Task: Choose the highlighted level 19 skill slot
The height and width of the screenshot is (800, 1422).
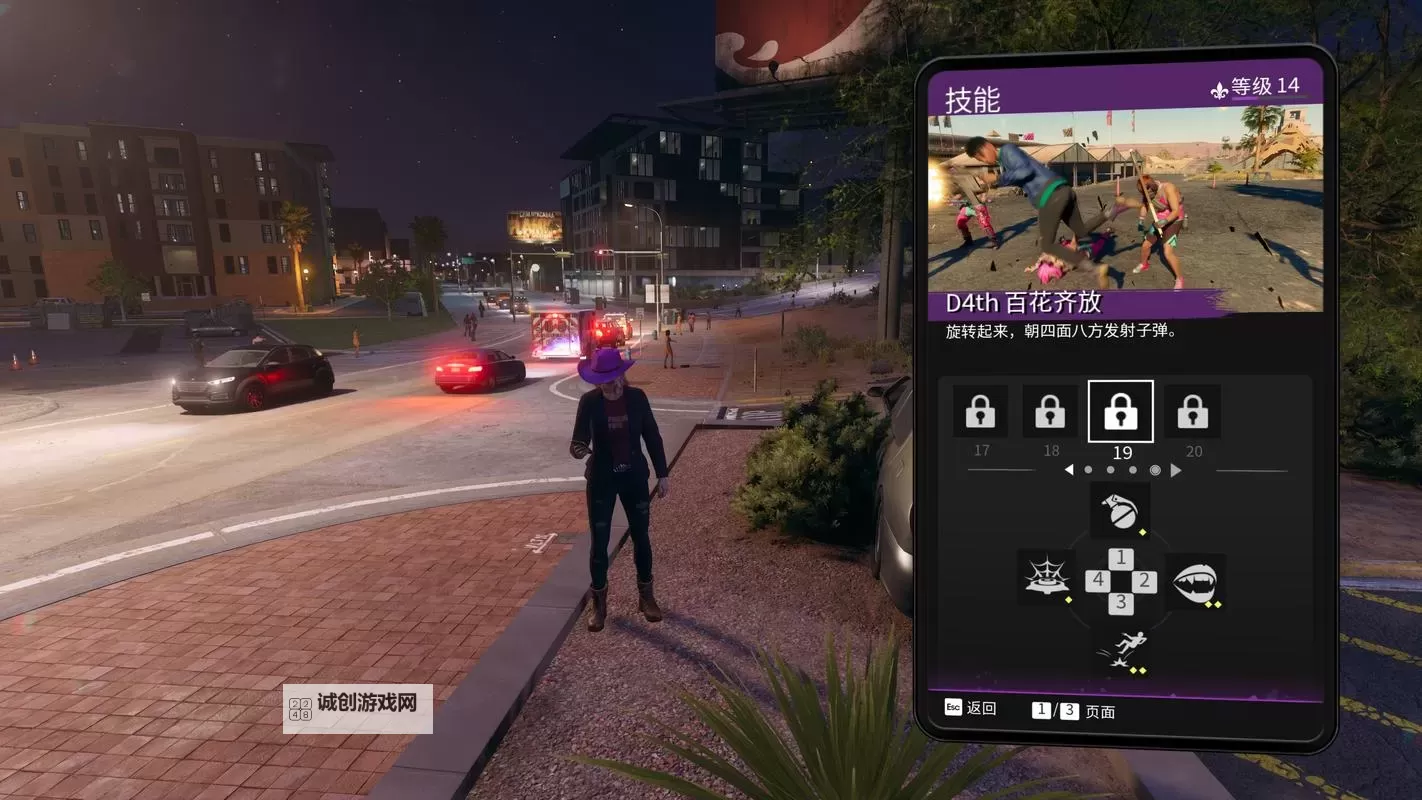Action: click(1121, 411)
